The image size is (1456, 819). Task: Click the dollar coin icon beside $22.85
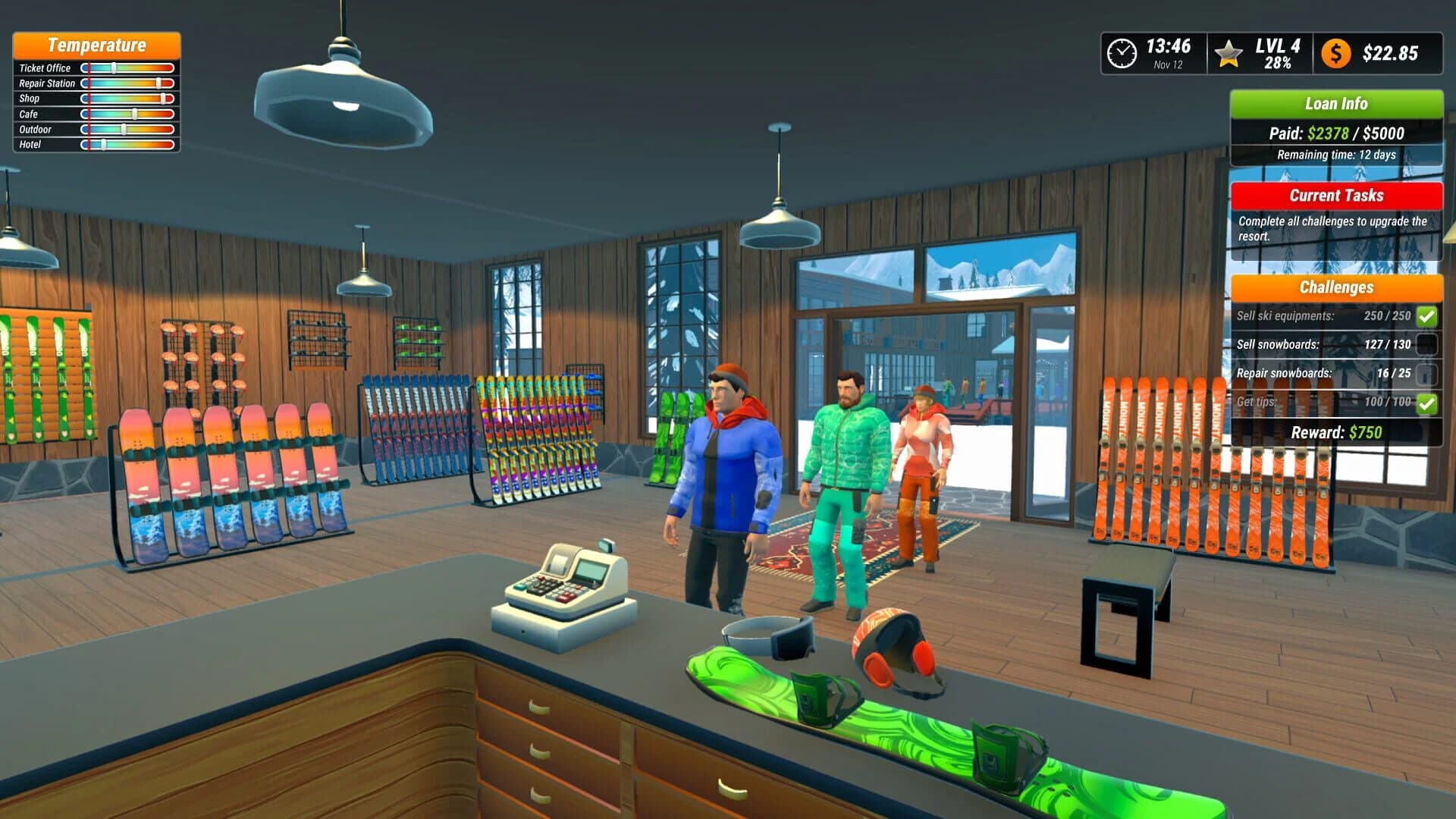point(1337,53)
